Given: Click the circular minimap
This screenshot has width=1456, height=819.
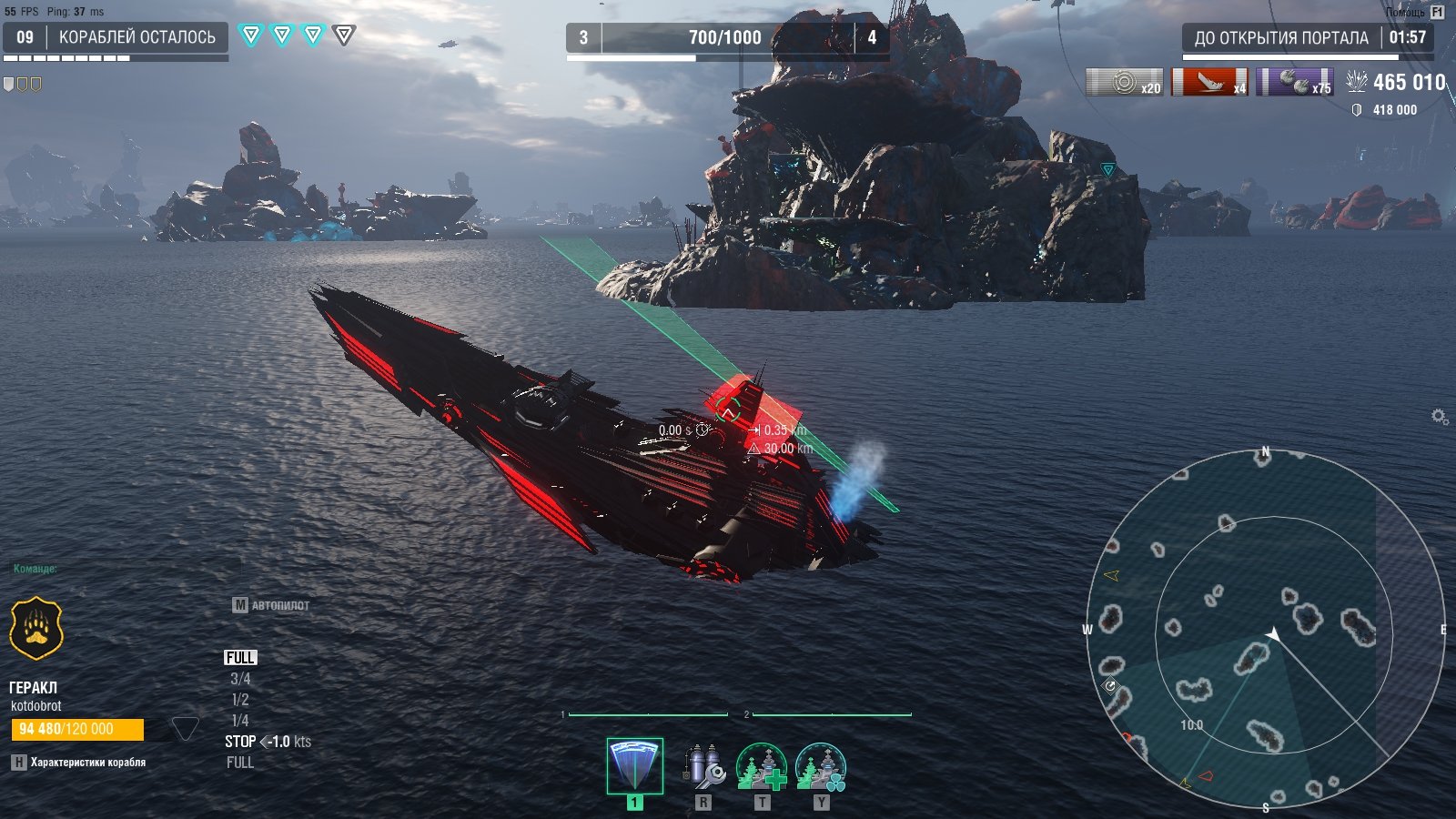Looking at the screenshot, I should point(1265,630).
